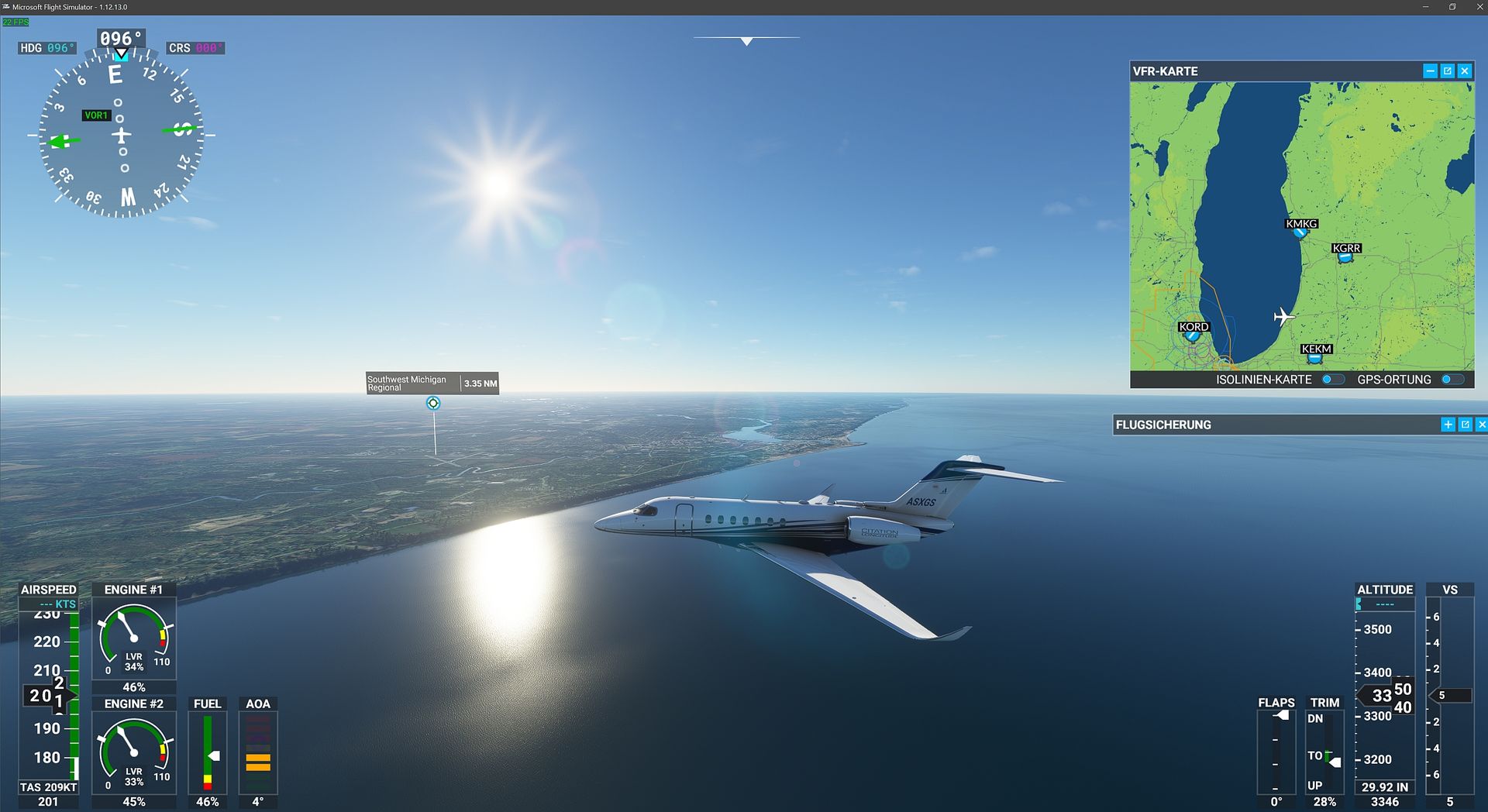The height and width of the screenshot is (812, 1488).
Task: Expand the FLUGSICHERUNG panel with the plus button
Action: (x=1448, y=425)
